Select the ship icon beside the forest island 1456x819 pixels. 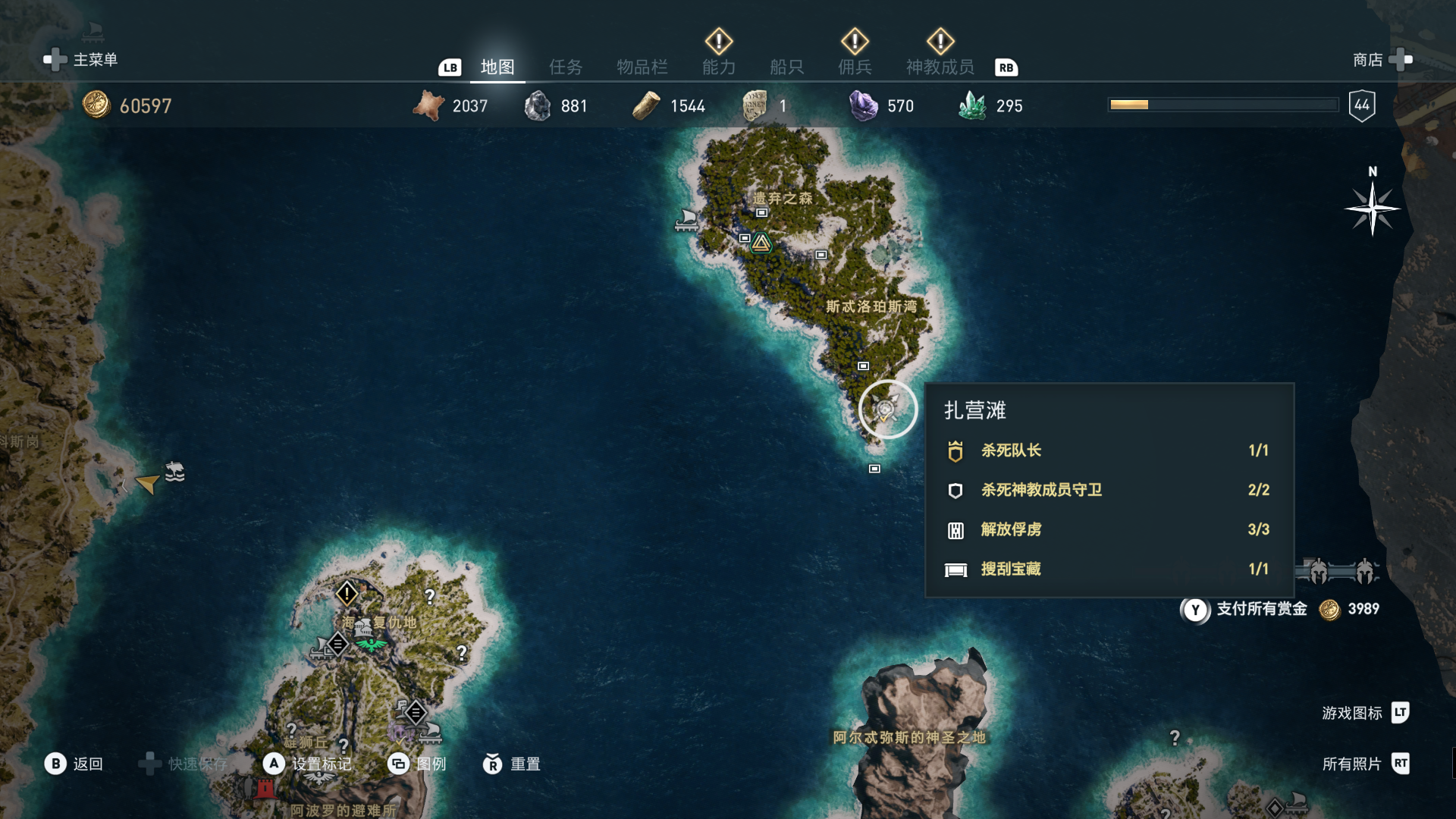(687, 221)
